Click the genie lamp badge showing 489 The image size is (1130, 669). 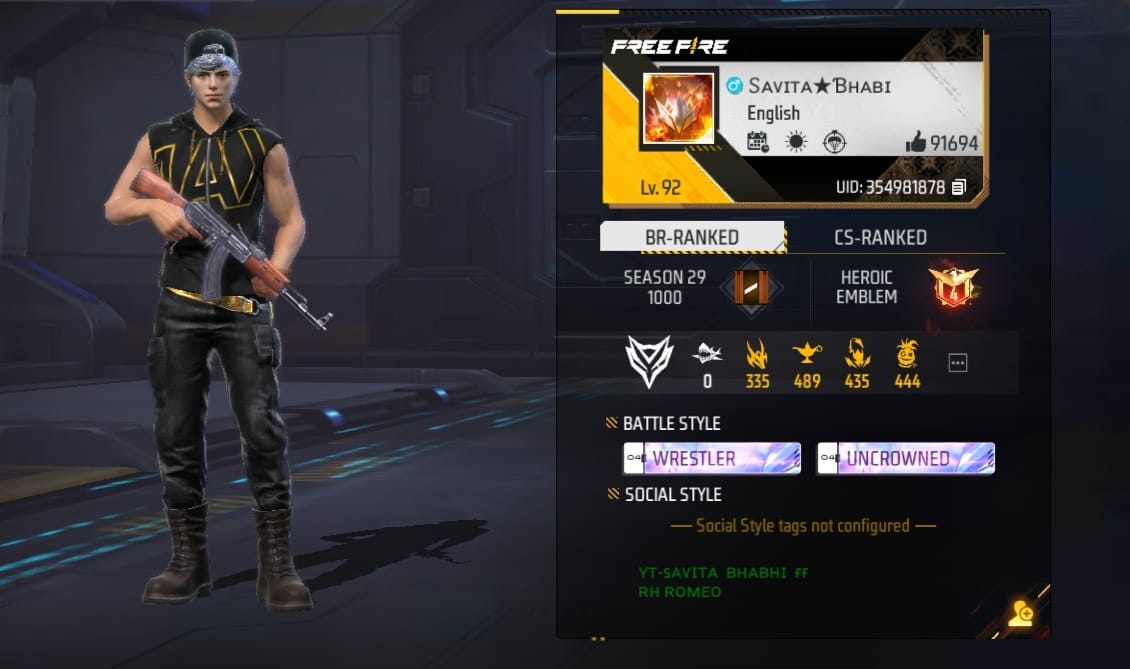coord(806,353)
